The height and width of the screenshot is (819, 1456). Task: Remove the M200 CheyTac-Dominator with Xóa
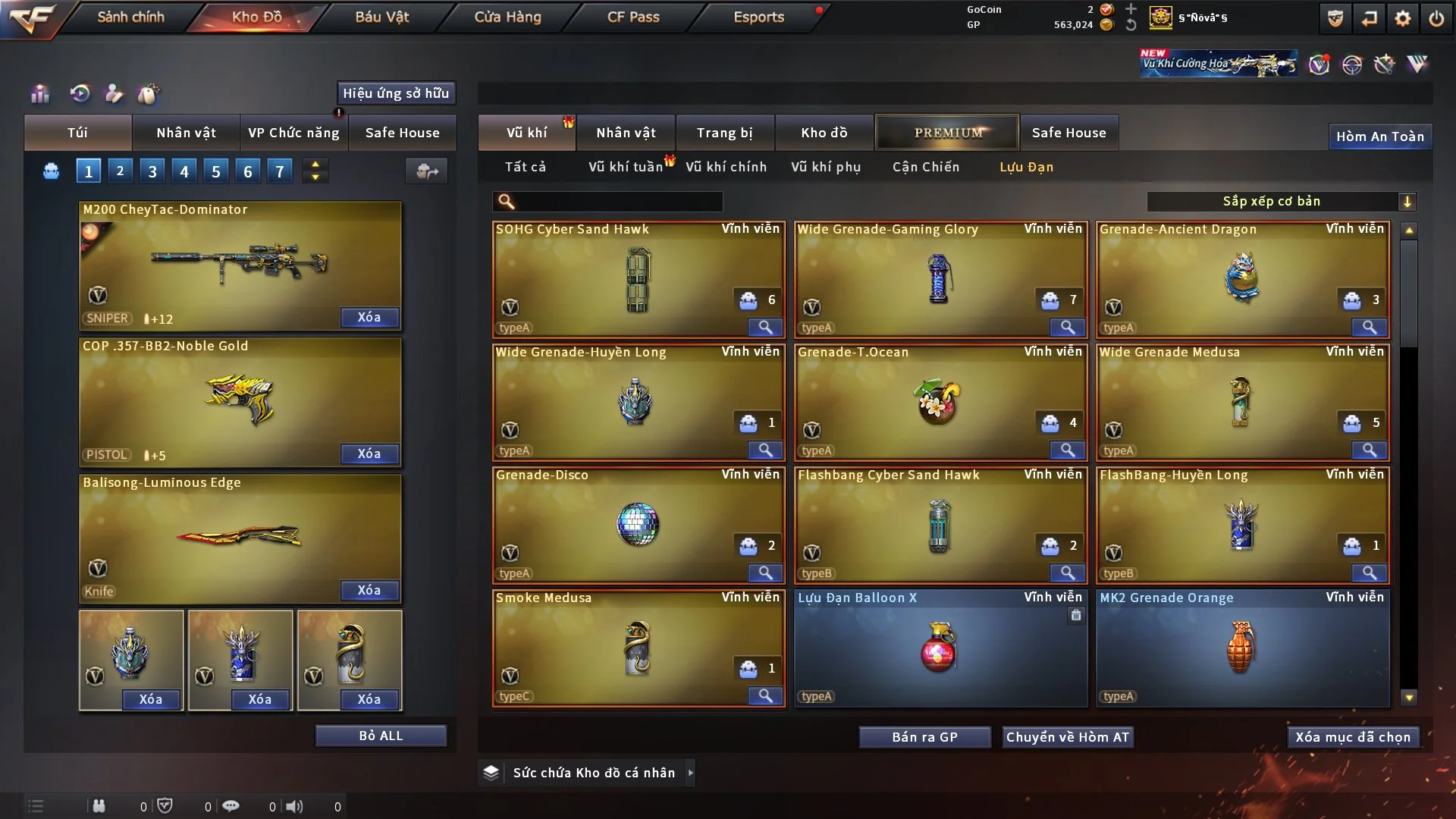369,317
